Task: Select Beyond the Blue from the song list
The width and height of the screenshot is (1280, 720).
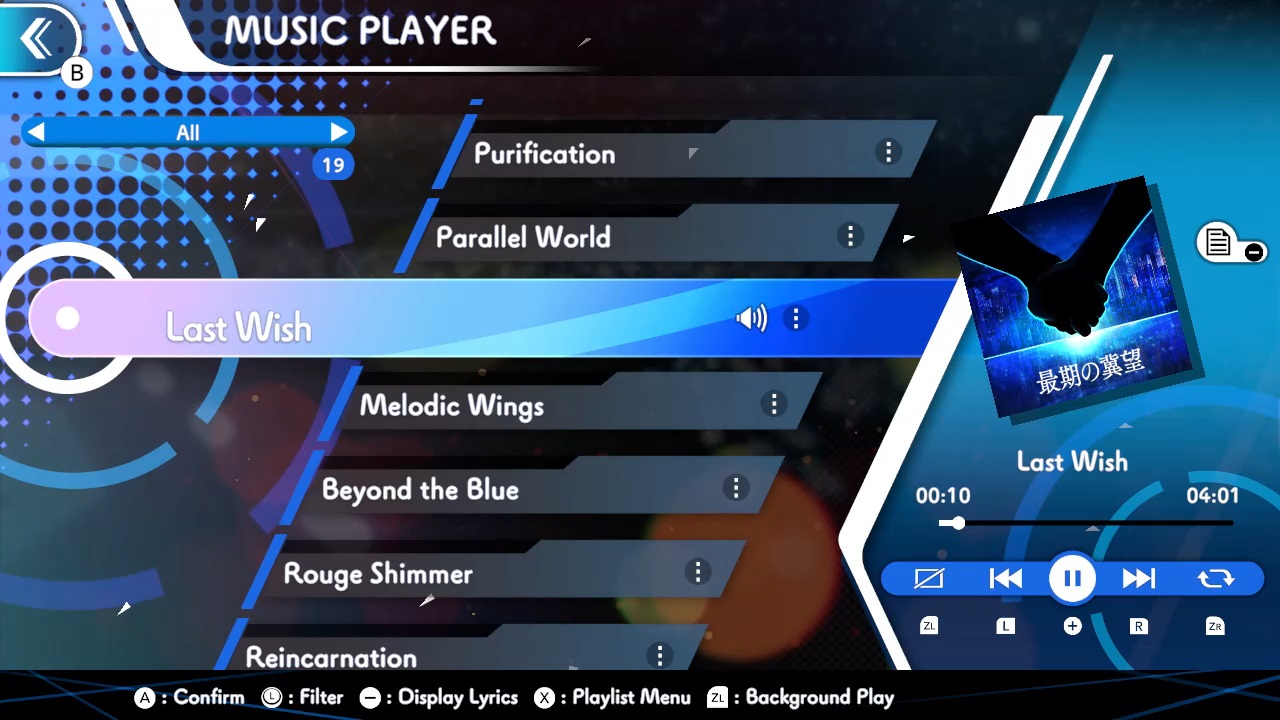Action: (420, 490)
